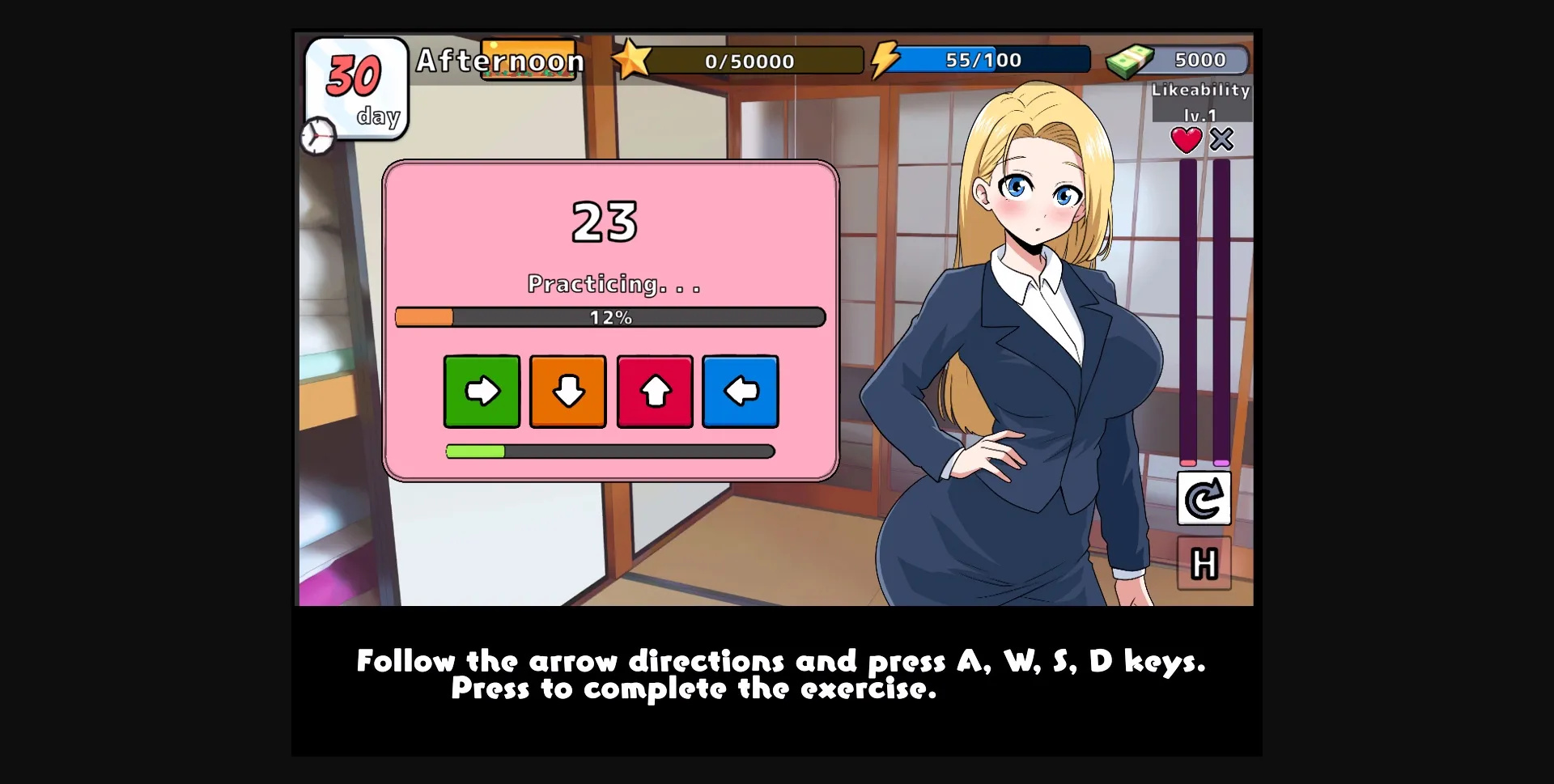The height and width of the screenshot is (784, 1554).
Task: Click the lightning bolt energy icon
Action: [885, 58]
